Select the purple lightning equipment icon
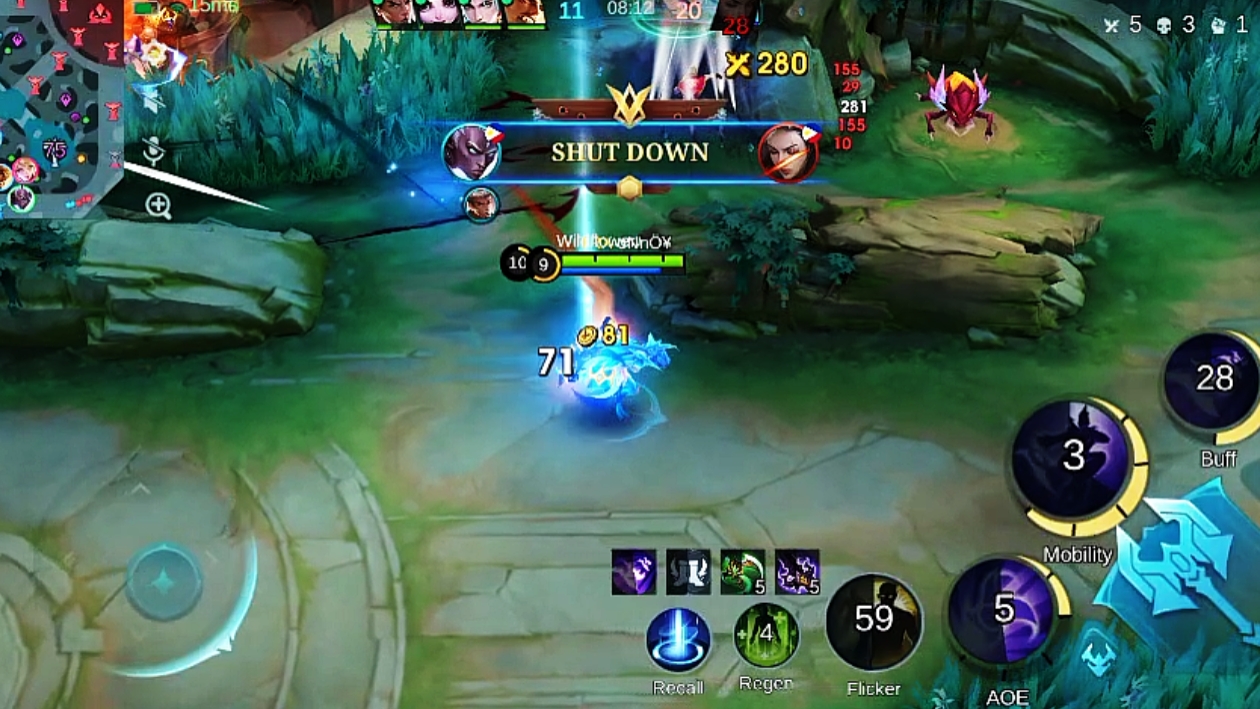Image resolution: width=1260 pixels, height=709 pixels. click(x=797, y=572)
